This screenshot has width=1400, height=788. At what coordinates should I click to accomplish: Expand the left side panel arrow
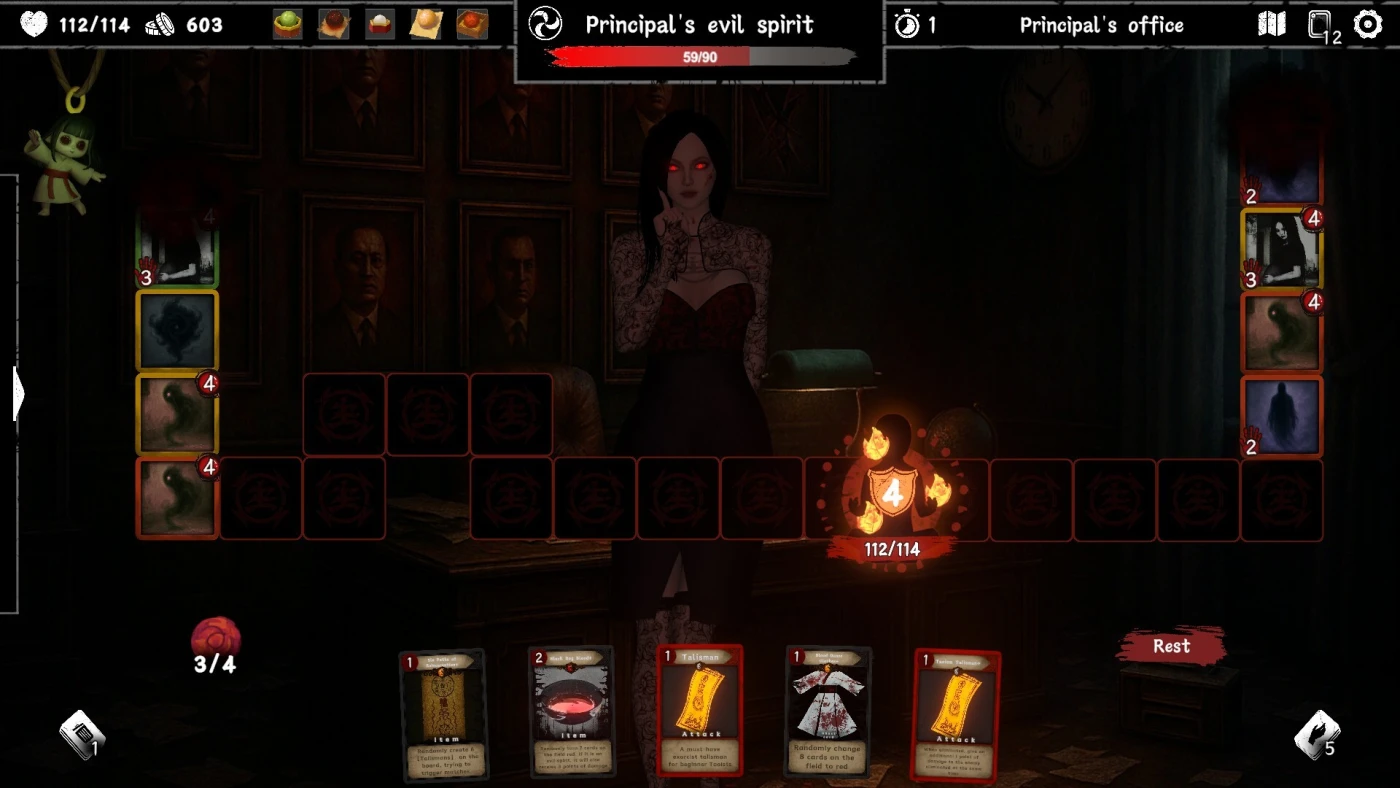(x=17, y=394)
